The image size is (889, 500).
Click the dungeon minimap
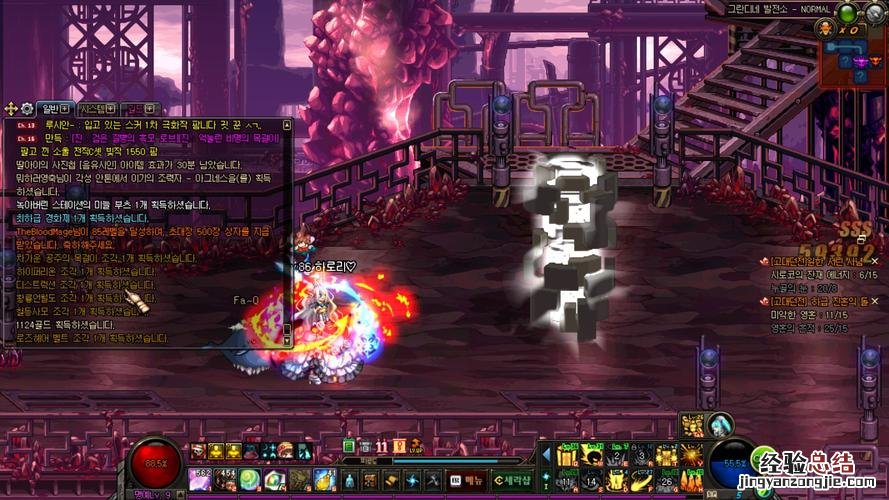pos(853,61)
